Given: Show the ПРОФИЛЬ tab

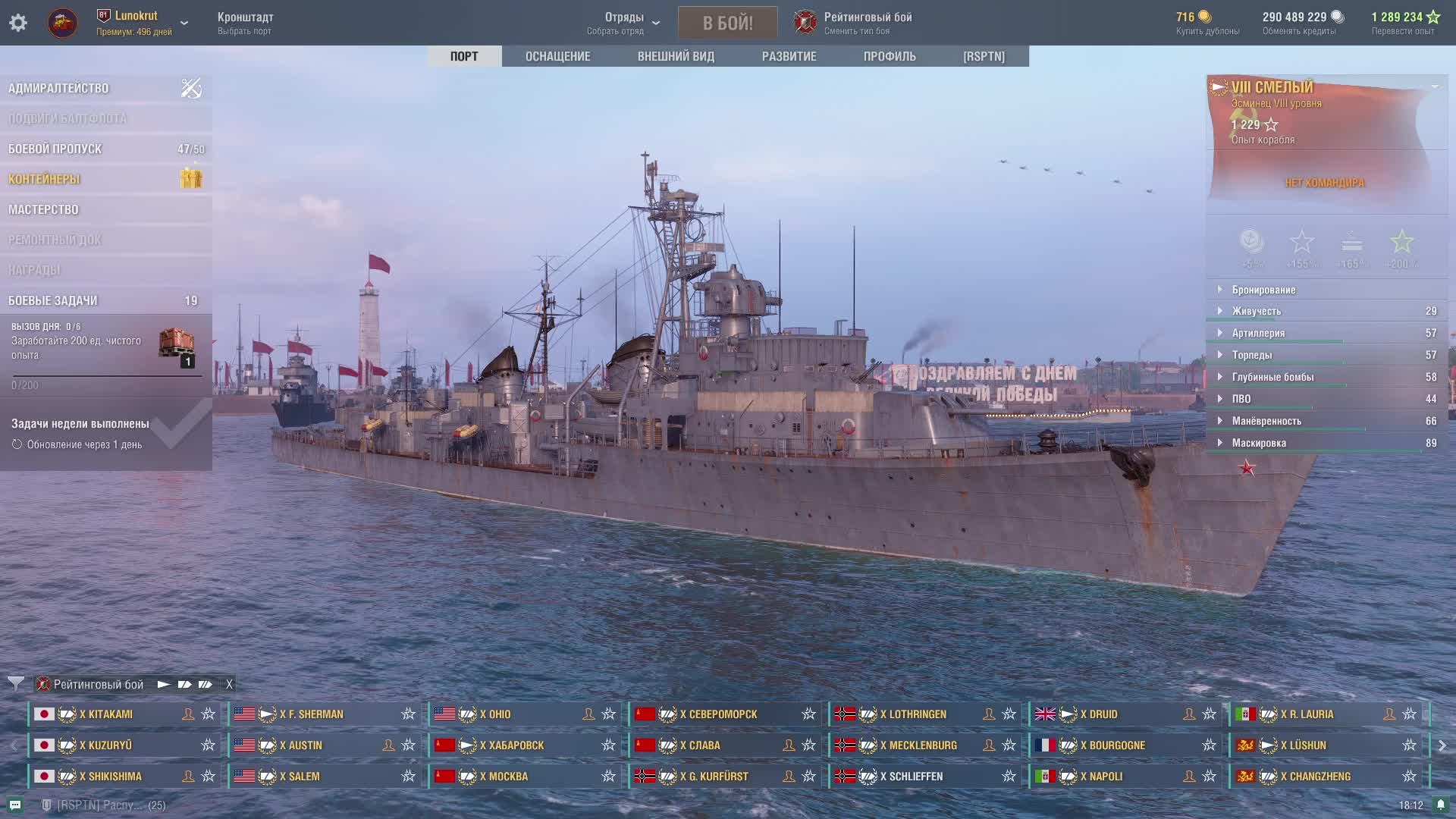Looking at the screenshot, I should pyautogui.click(x=890, y=56).
